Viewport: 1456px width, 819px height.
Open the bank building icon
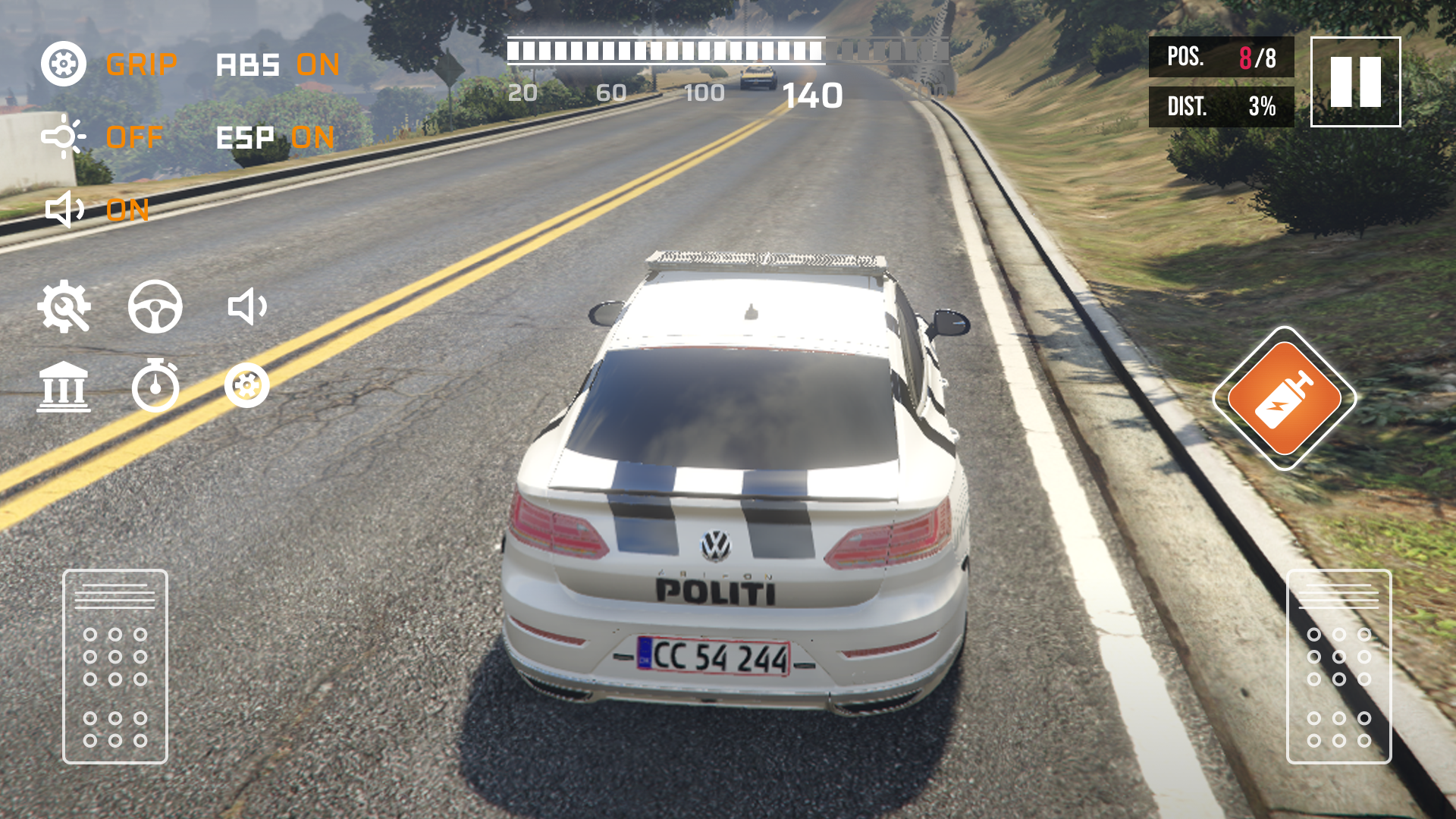pyautogui.click(x=64, y=387)
